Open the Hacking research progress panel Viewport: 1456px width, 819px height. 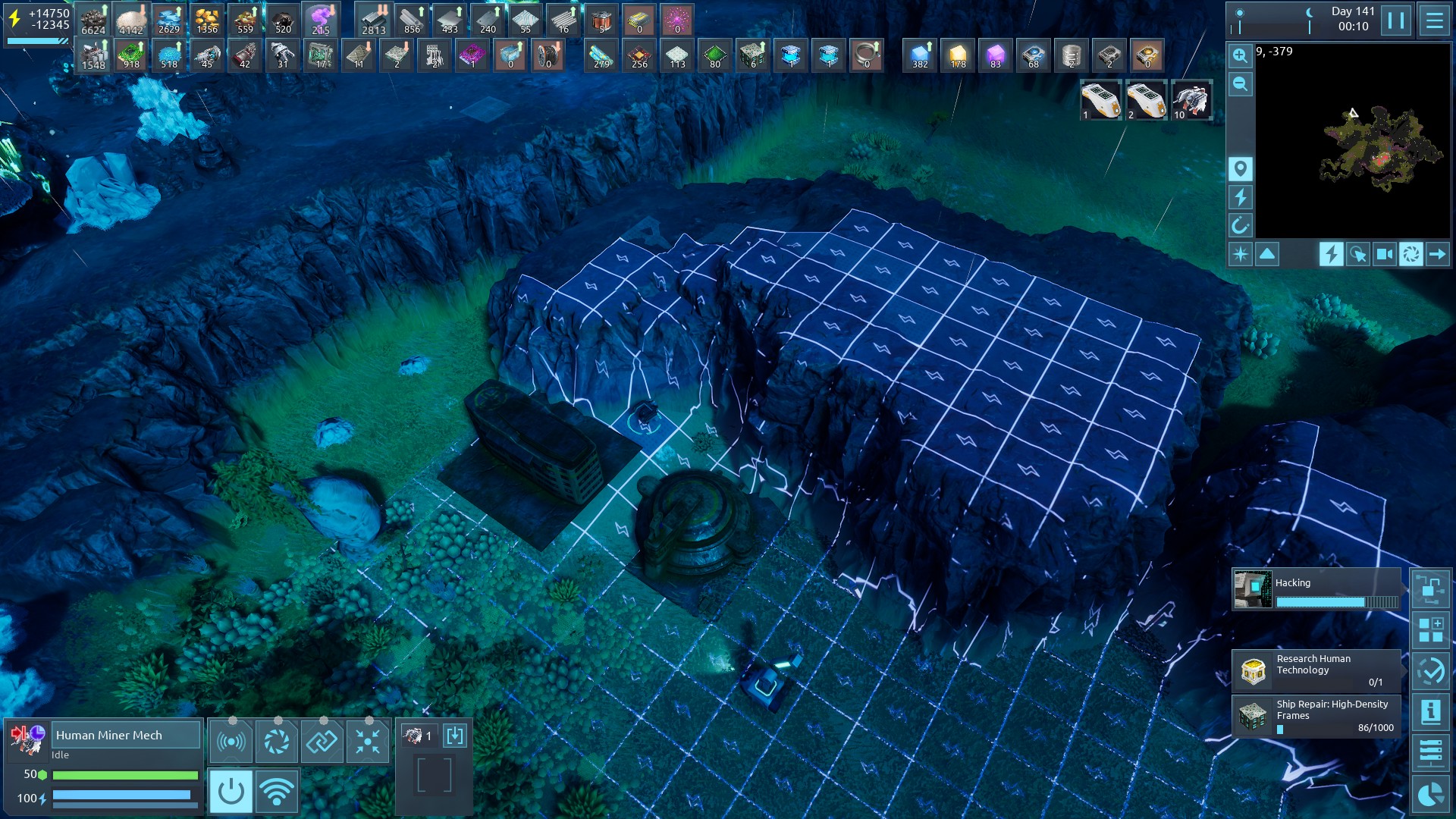pyautogui.click(x=1316, y=590)
